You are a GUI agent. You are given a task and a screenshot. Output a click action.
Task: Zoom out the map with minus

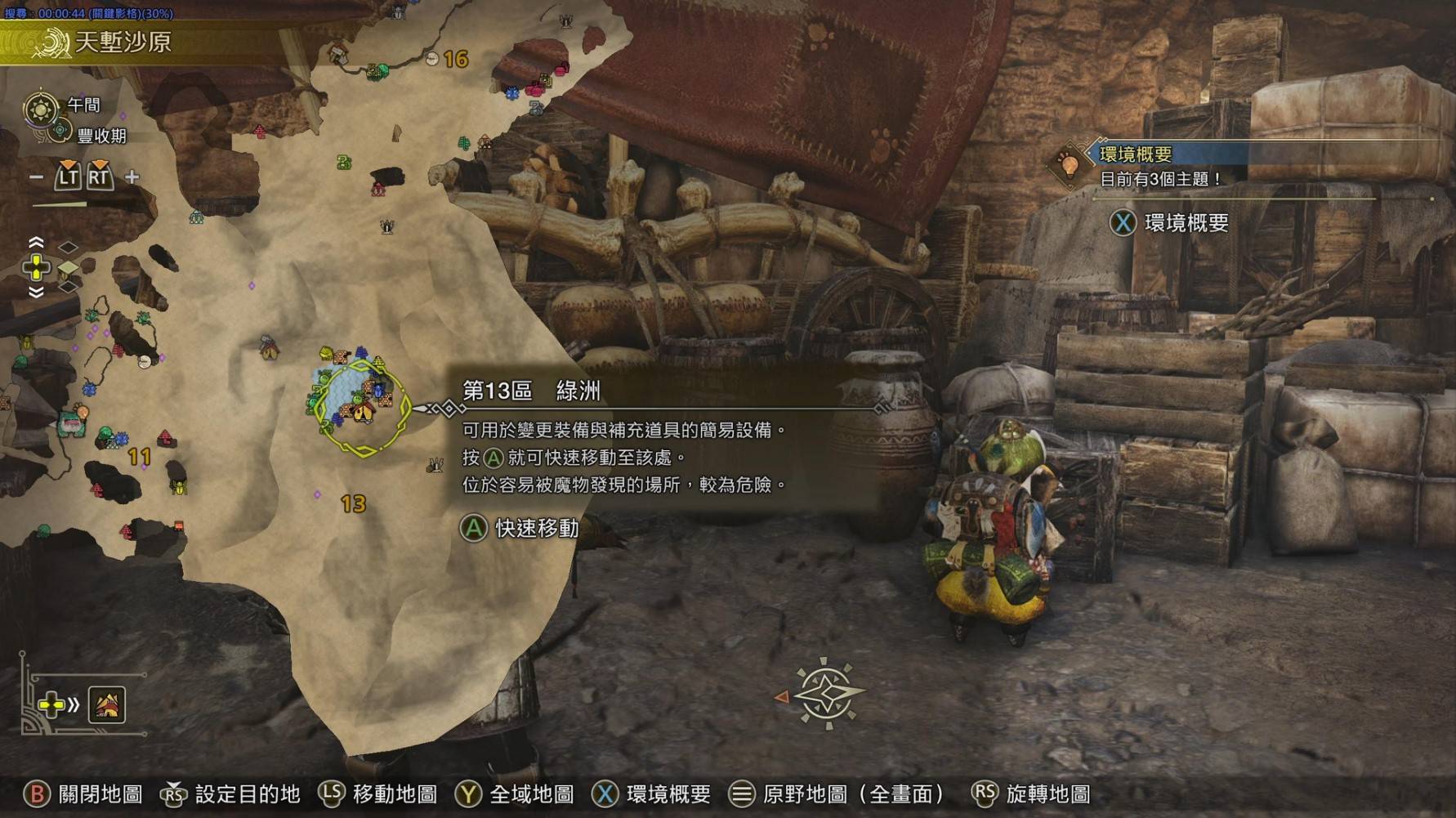[x=36, y=177]
